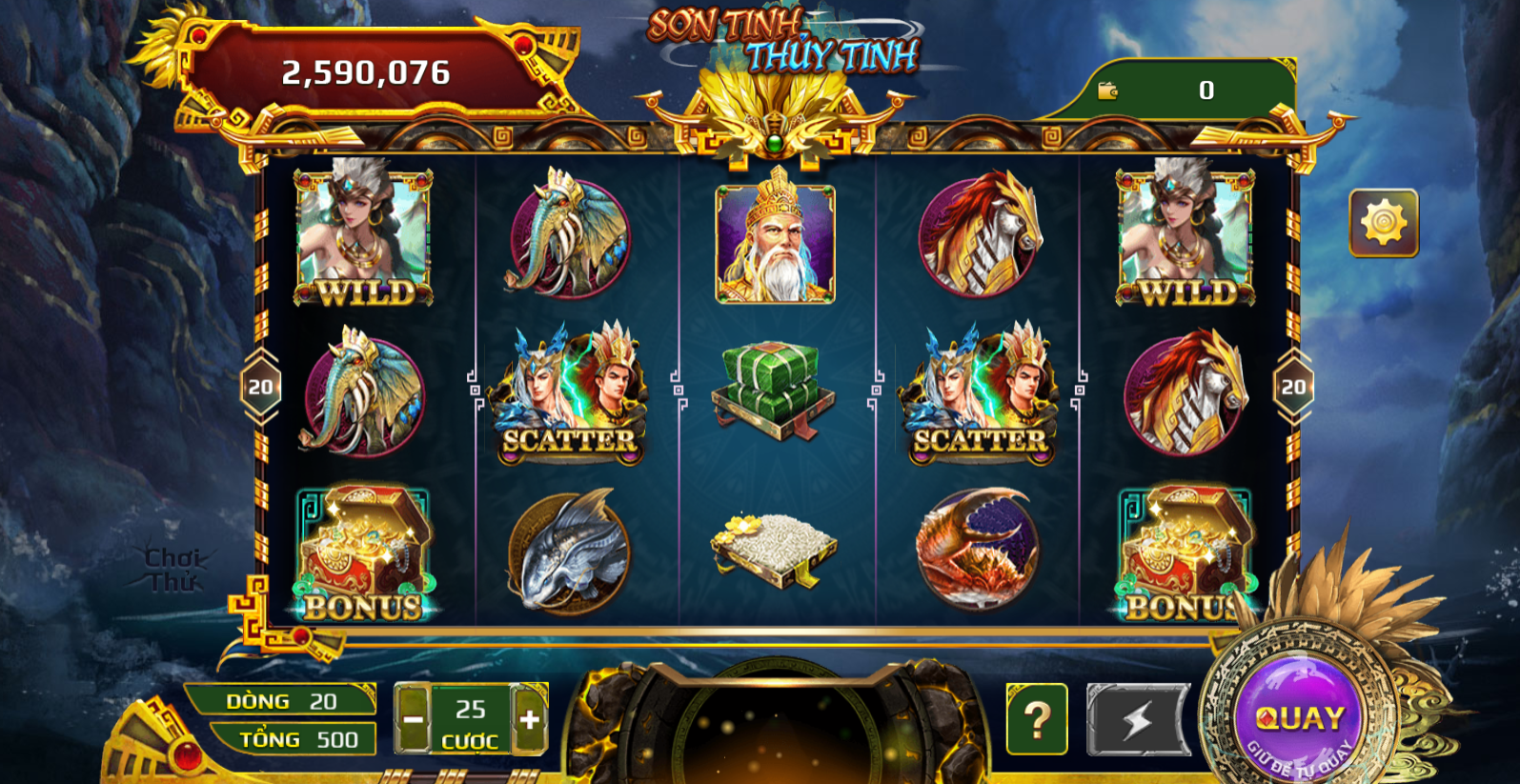Spin the reels with the QUAY button
Image resolution: width=1520 pixels, height=784 pixels.
tap(1298, 719)
